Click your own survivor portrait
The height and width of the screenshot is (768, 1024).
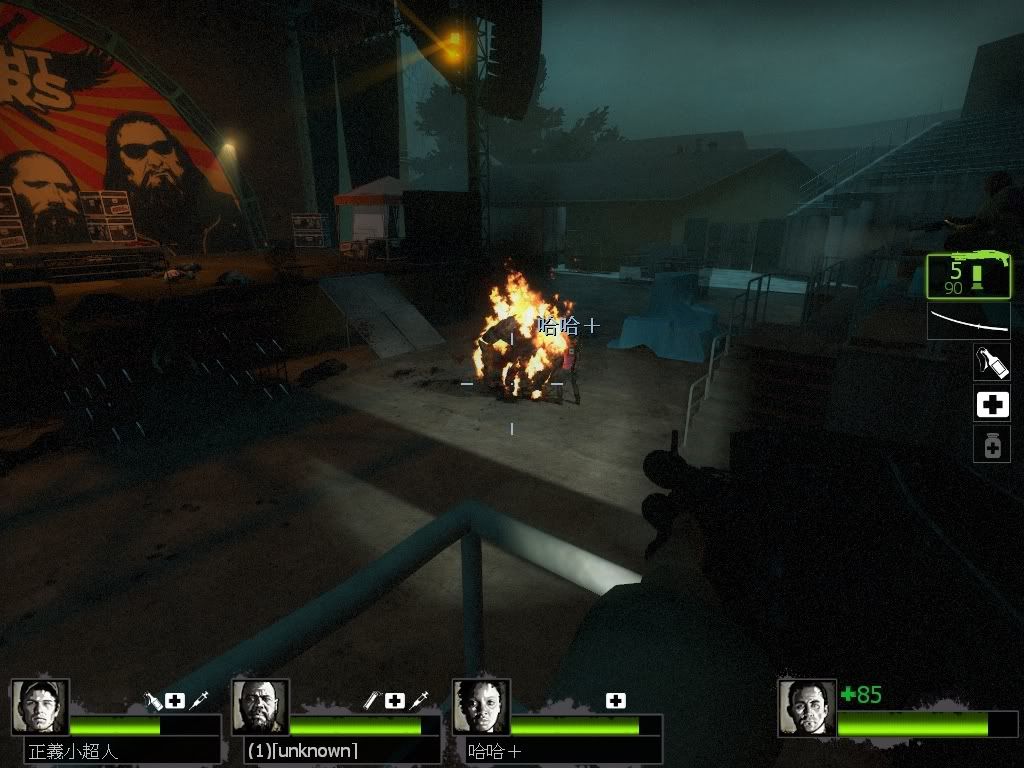(807, 708)
